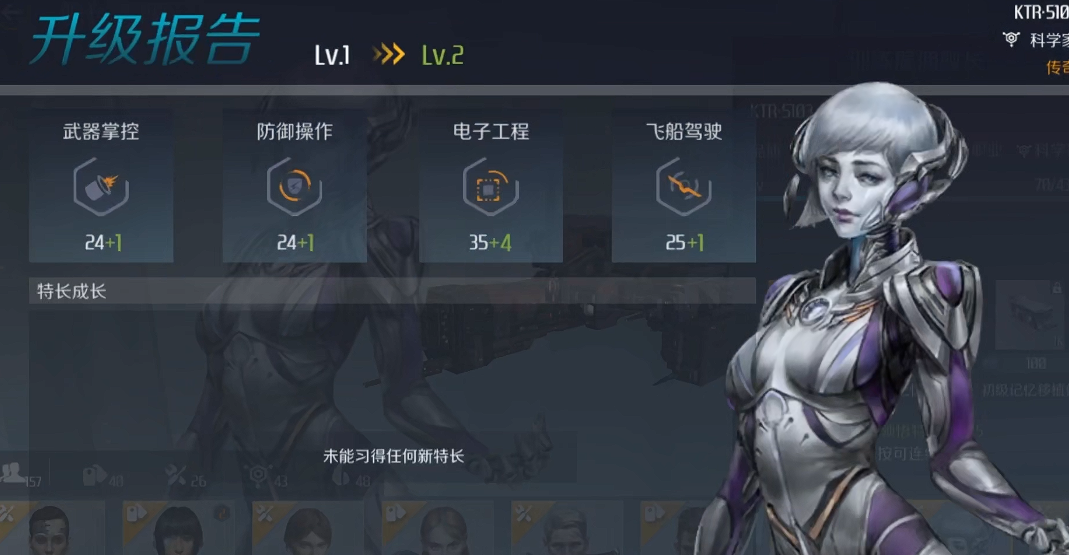
Task: Click the 飞船驾驶 stat card
Action: 683,186
